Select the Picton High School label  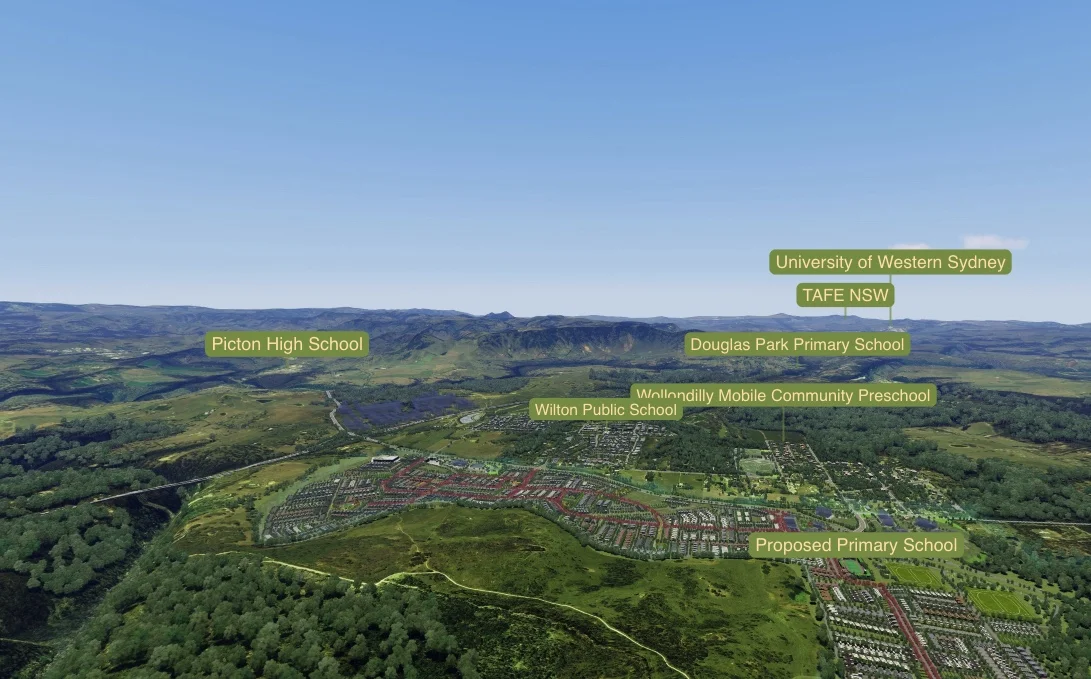click(x=287, y=345)
